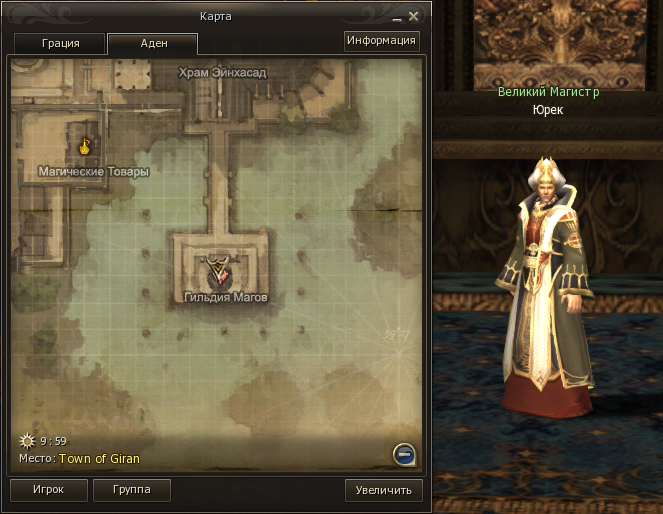Image resolution: width=663 pixels, height=514 pixels.
Task: Select the Магические Товары shop marker
Action: pos(86,146)
